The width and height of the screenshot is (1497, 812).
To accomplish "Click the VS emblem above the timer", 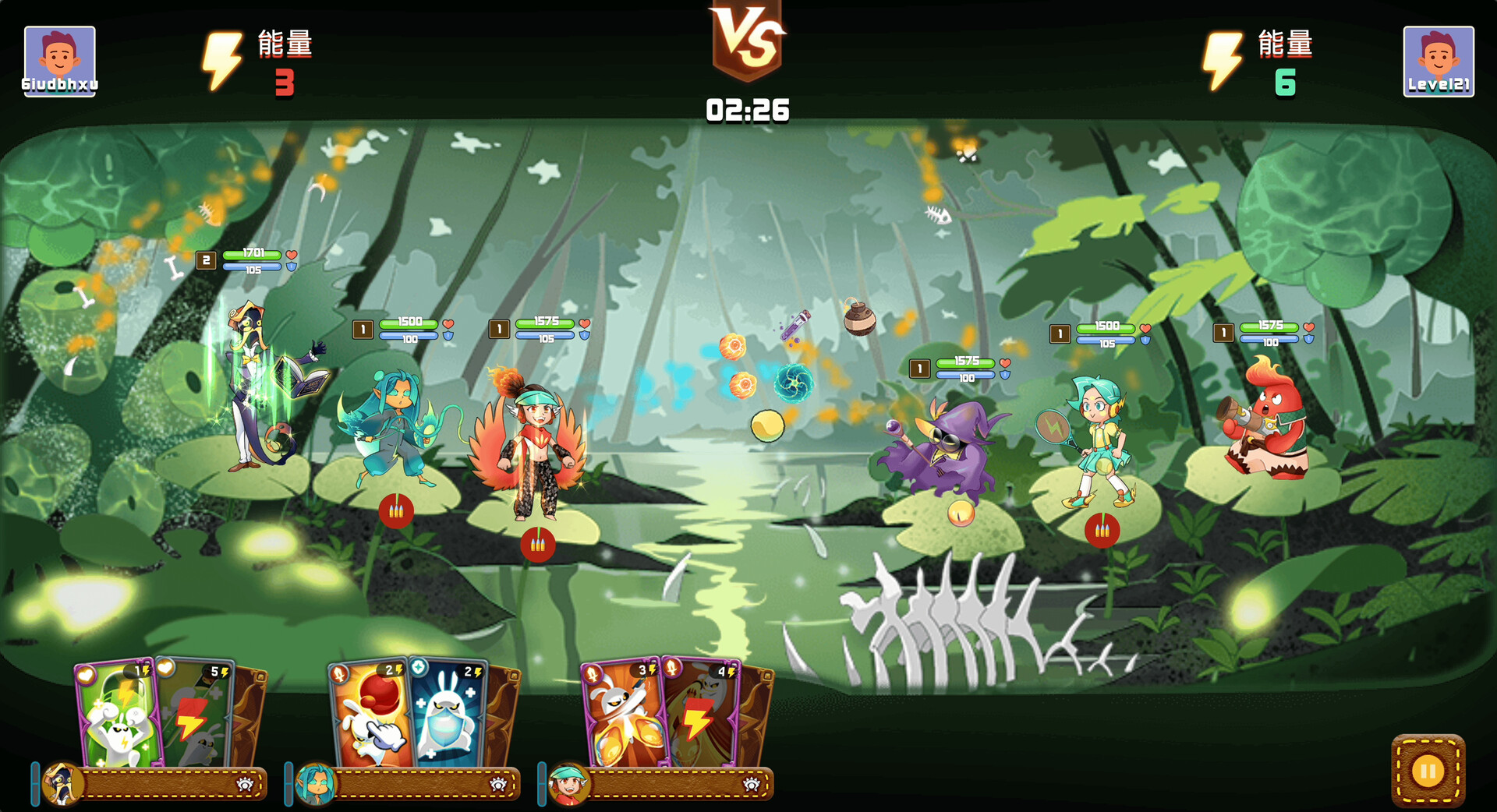I will point(748,35).
